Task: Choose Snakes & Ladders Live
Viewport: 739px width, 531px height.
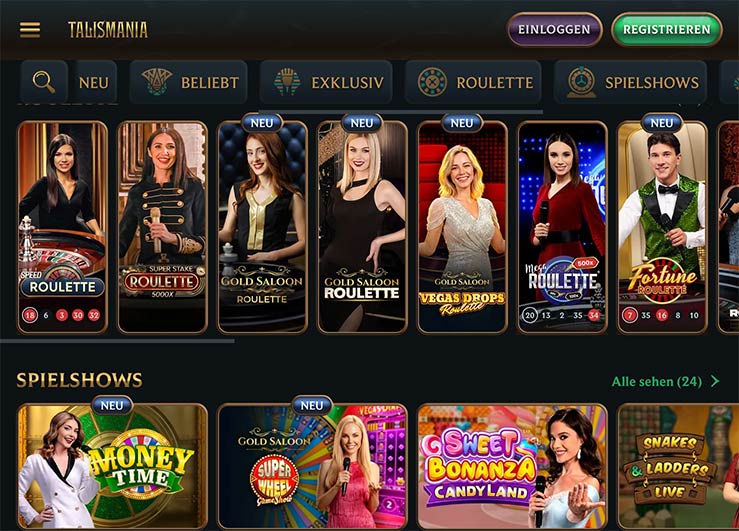Action: pos(678,466)
